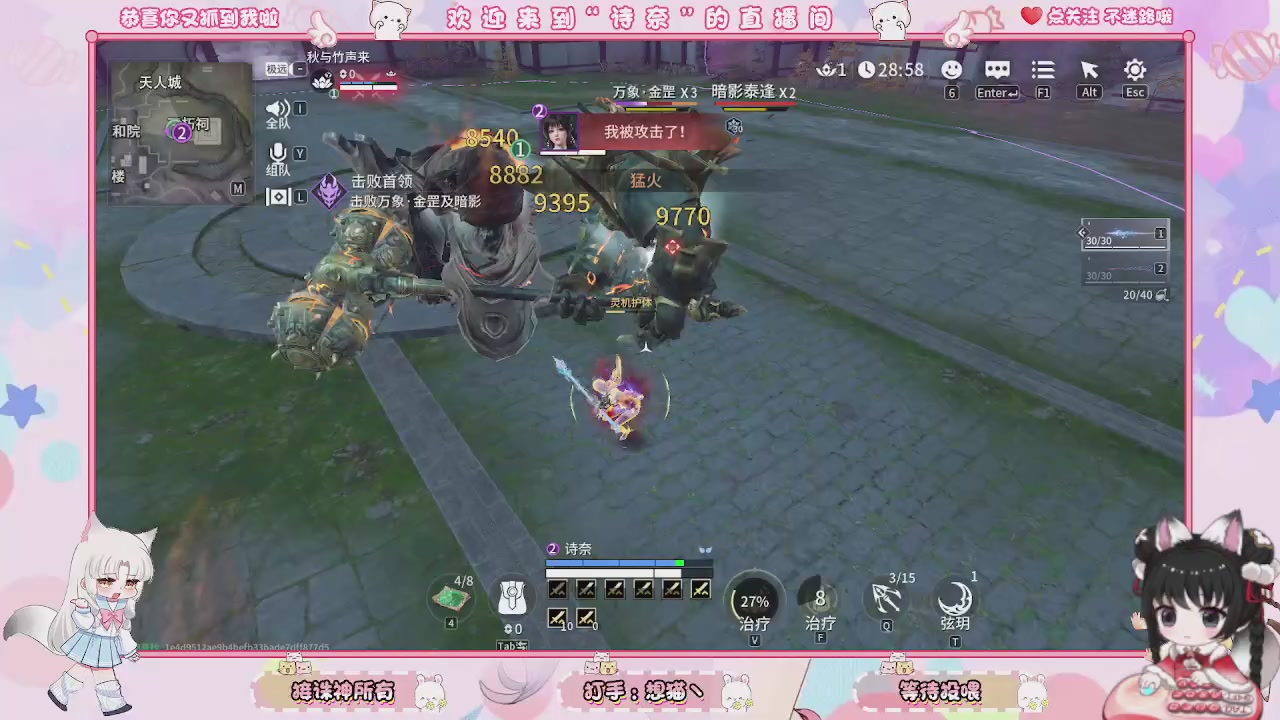Open the emote menu via smiley icon
Viewport: 1280px width, 720px height.
951,70
